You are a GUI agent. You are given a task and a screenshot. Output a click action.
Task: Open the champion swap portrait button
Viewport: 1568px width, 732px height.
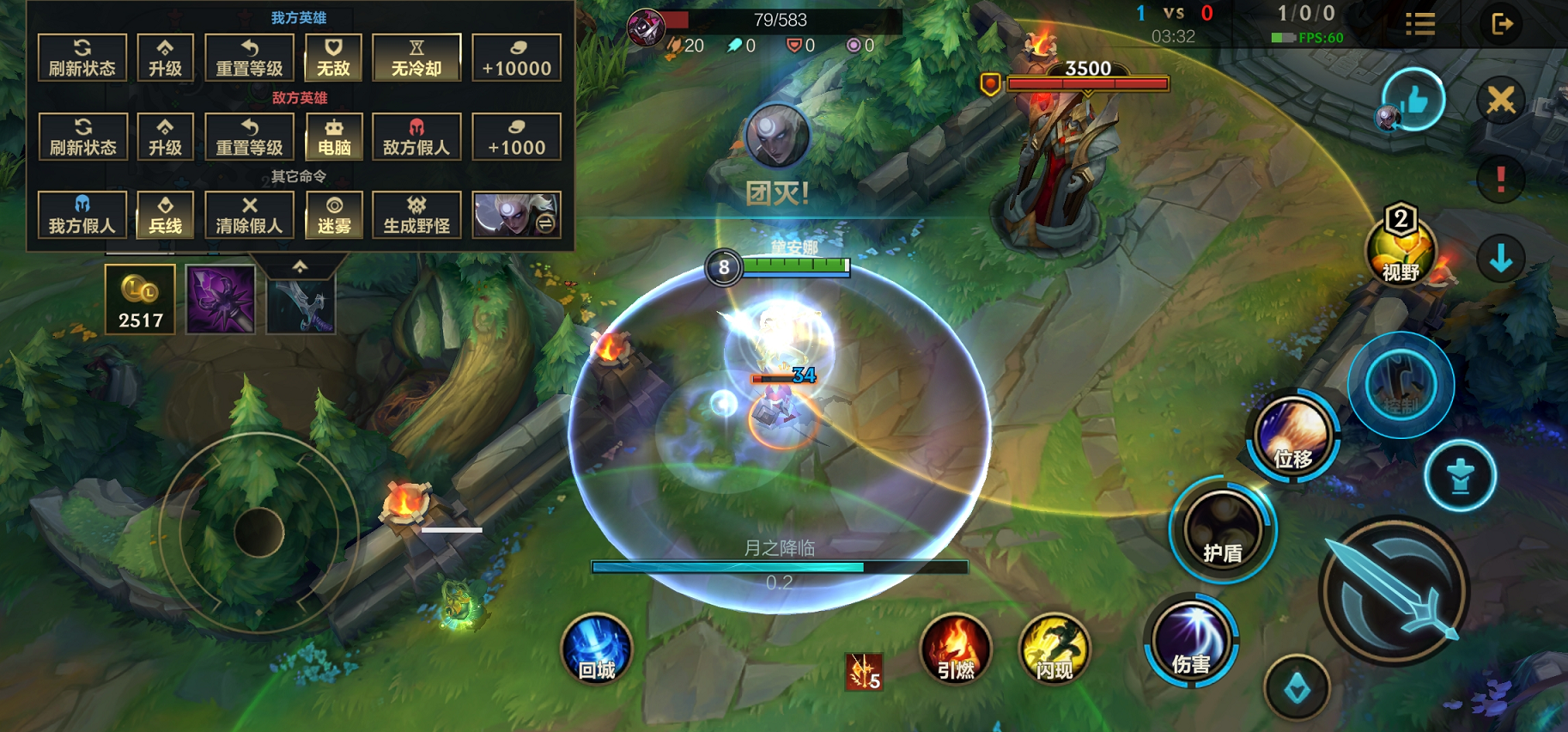click(516, 214)
